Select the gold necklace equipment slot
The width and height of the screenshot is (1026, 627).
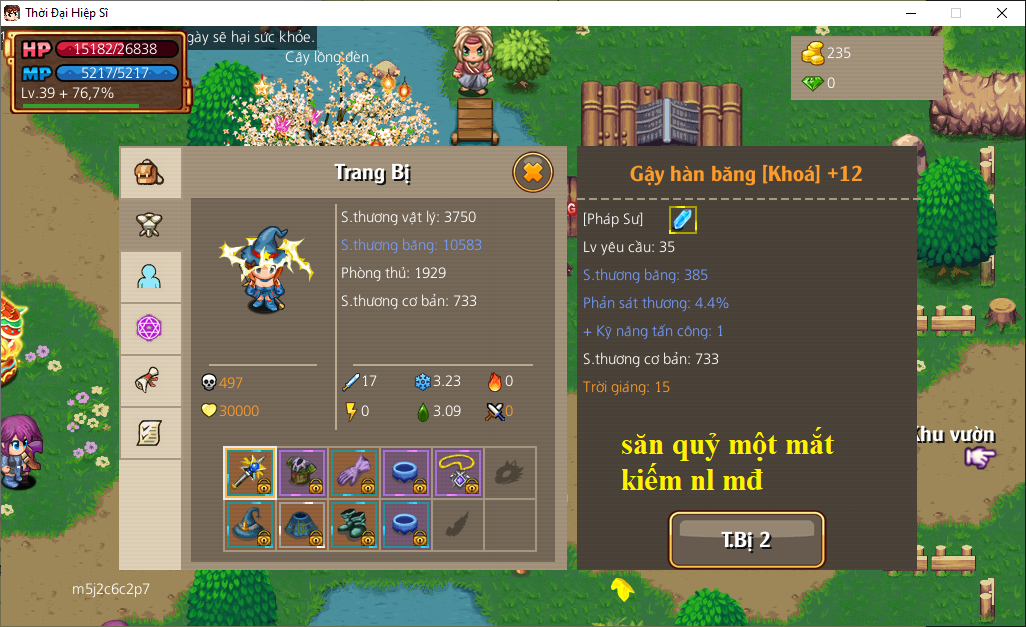458,472
